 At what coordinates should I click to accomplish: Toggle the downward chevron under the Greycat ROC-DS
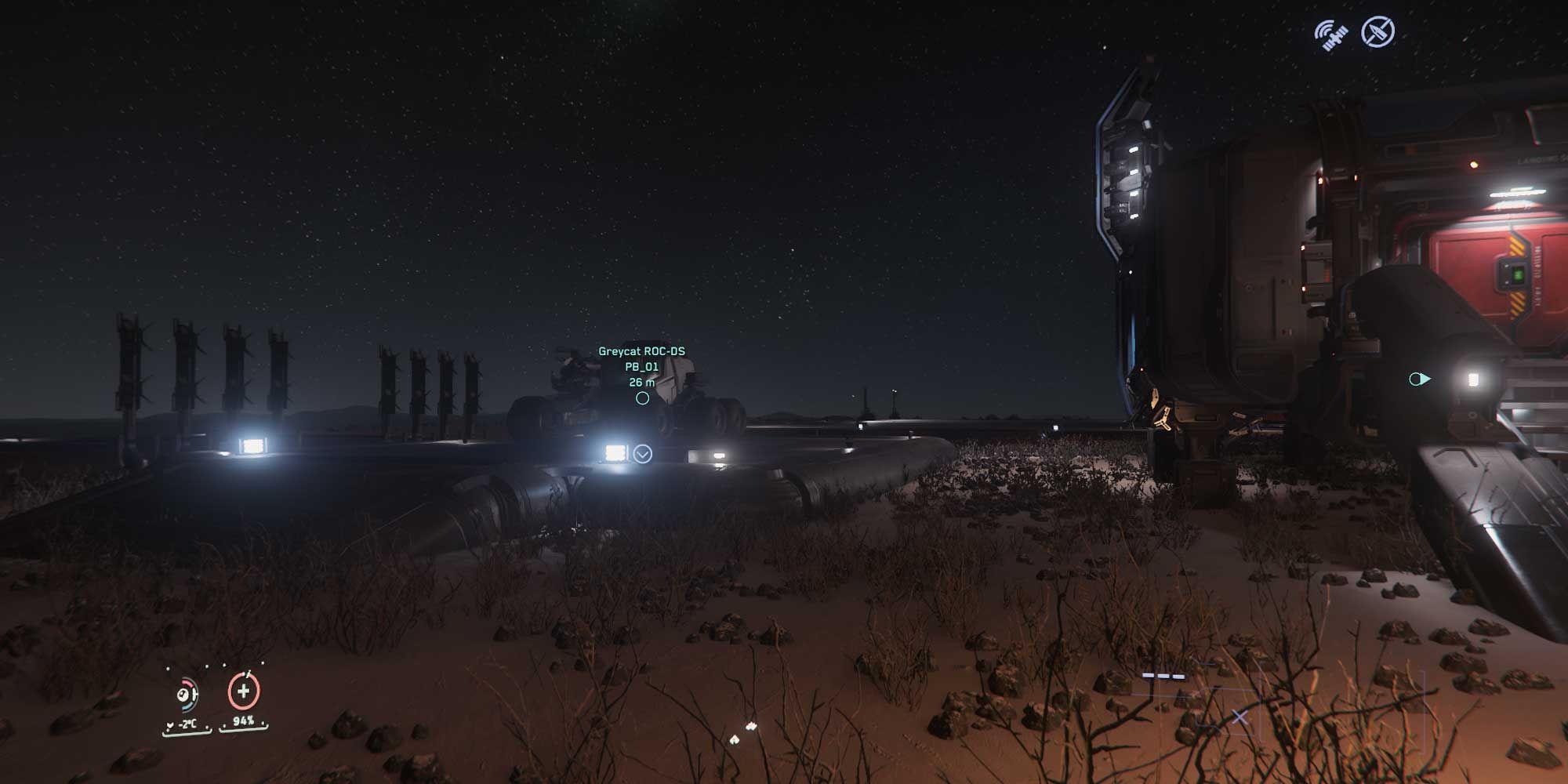point(642,453)
